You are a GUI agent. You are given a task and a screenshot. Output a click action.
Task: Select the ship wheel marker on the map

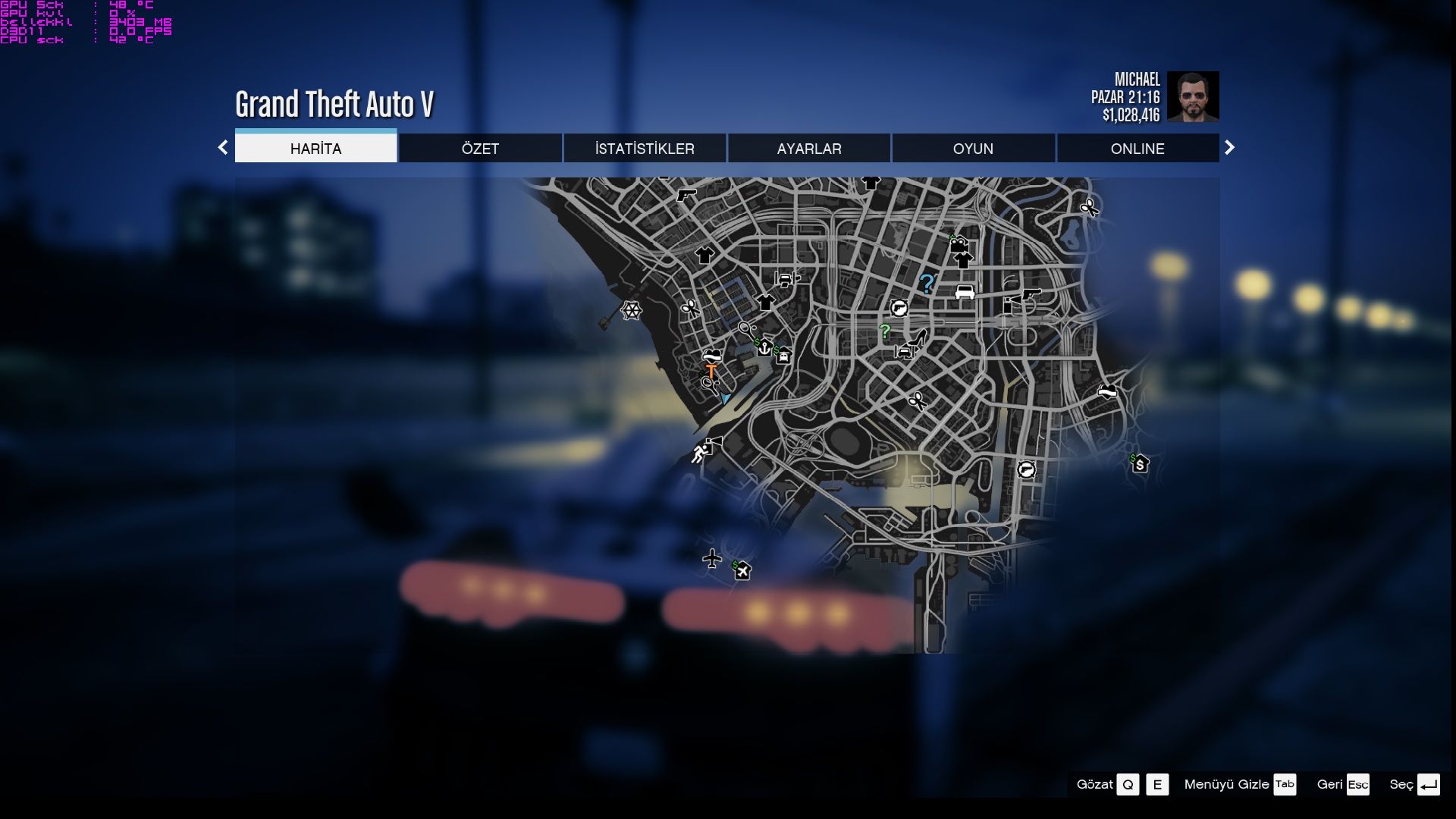pyautogui.click(x=630, y=310)
